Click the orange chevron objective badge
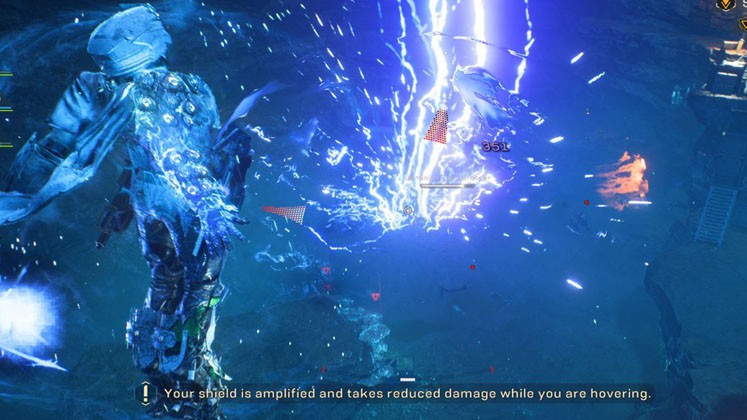This screenshot has width=747, height=420. pos(725,5)
